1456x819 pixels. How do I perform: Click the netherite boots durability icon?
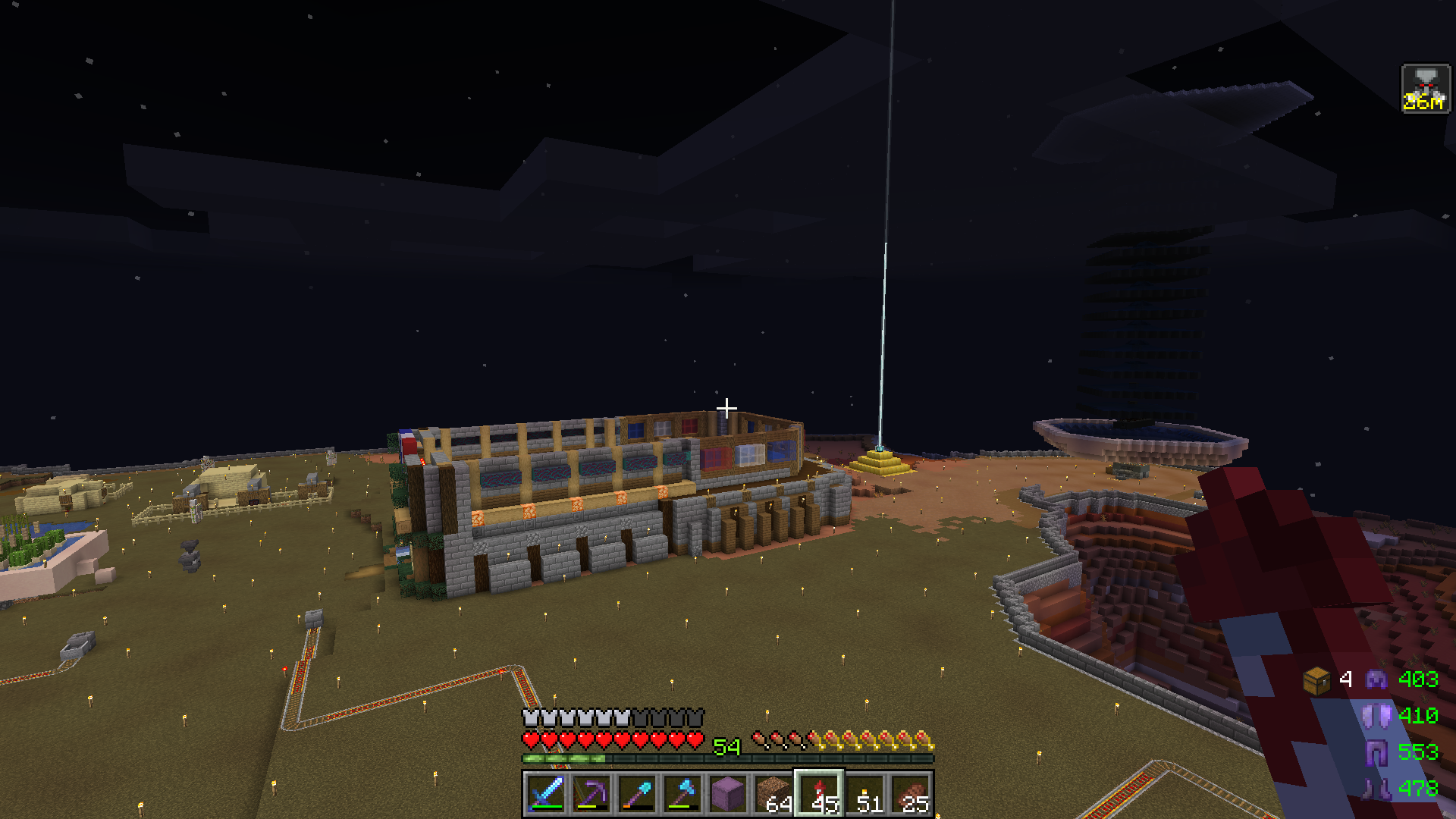tap(1376, 789)
